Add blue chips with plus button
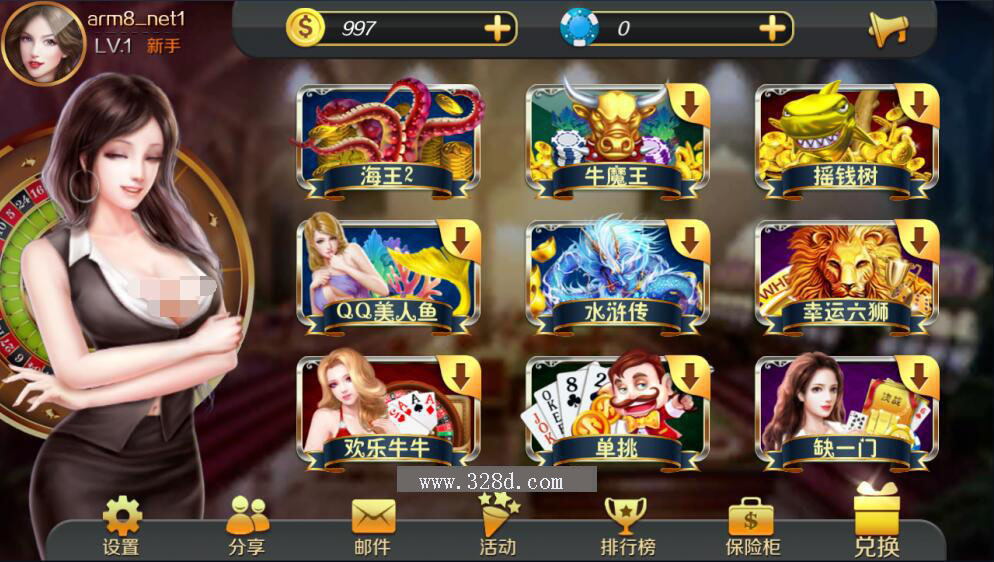The width and height of the screenshot is (994, 562). (x=772, y=28)
